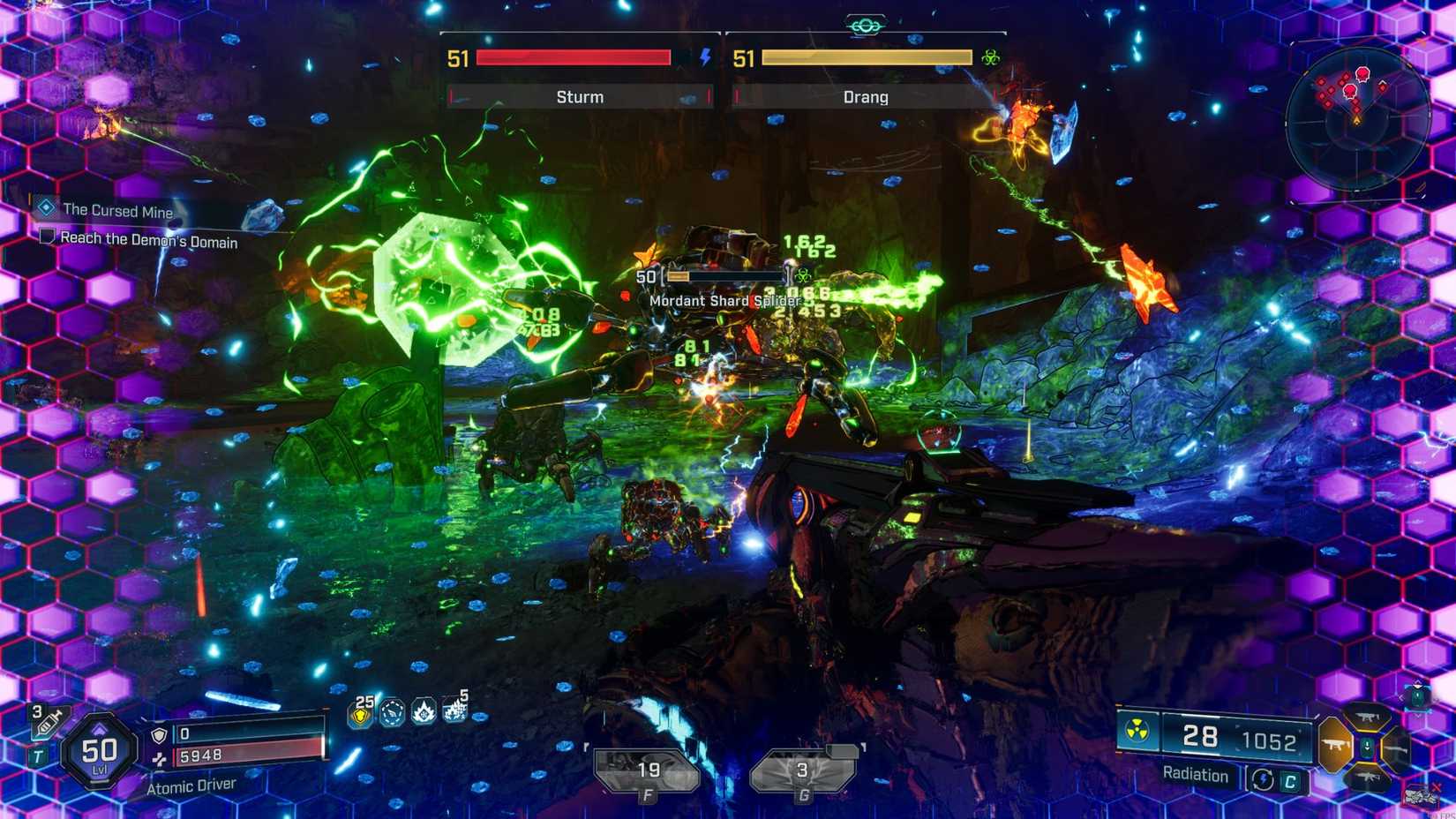
Task: Enable the C weapon mode indicator
Action: [x=1290, y=780]
